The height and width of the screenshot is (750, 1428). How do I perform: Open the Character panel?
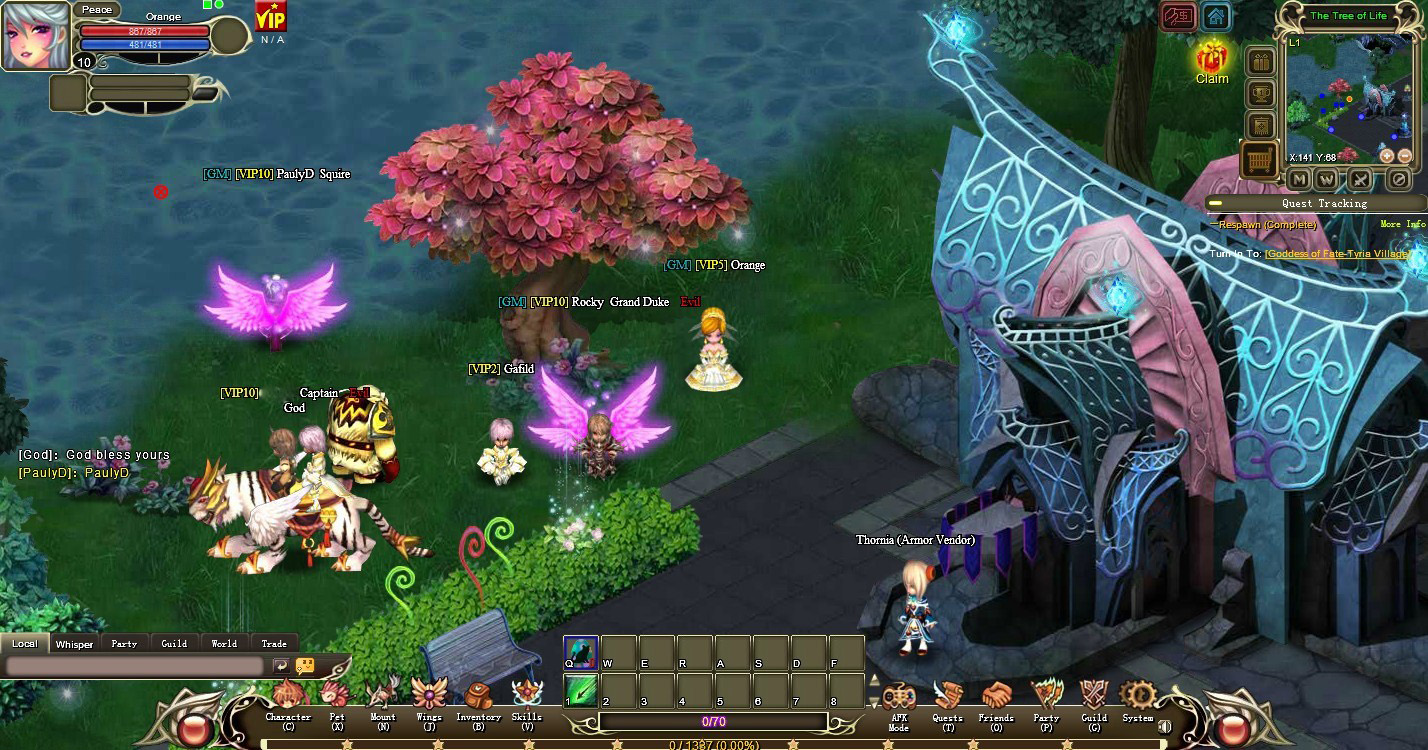click(x=288, y=696)
